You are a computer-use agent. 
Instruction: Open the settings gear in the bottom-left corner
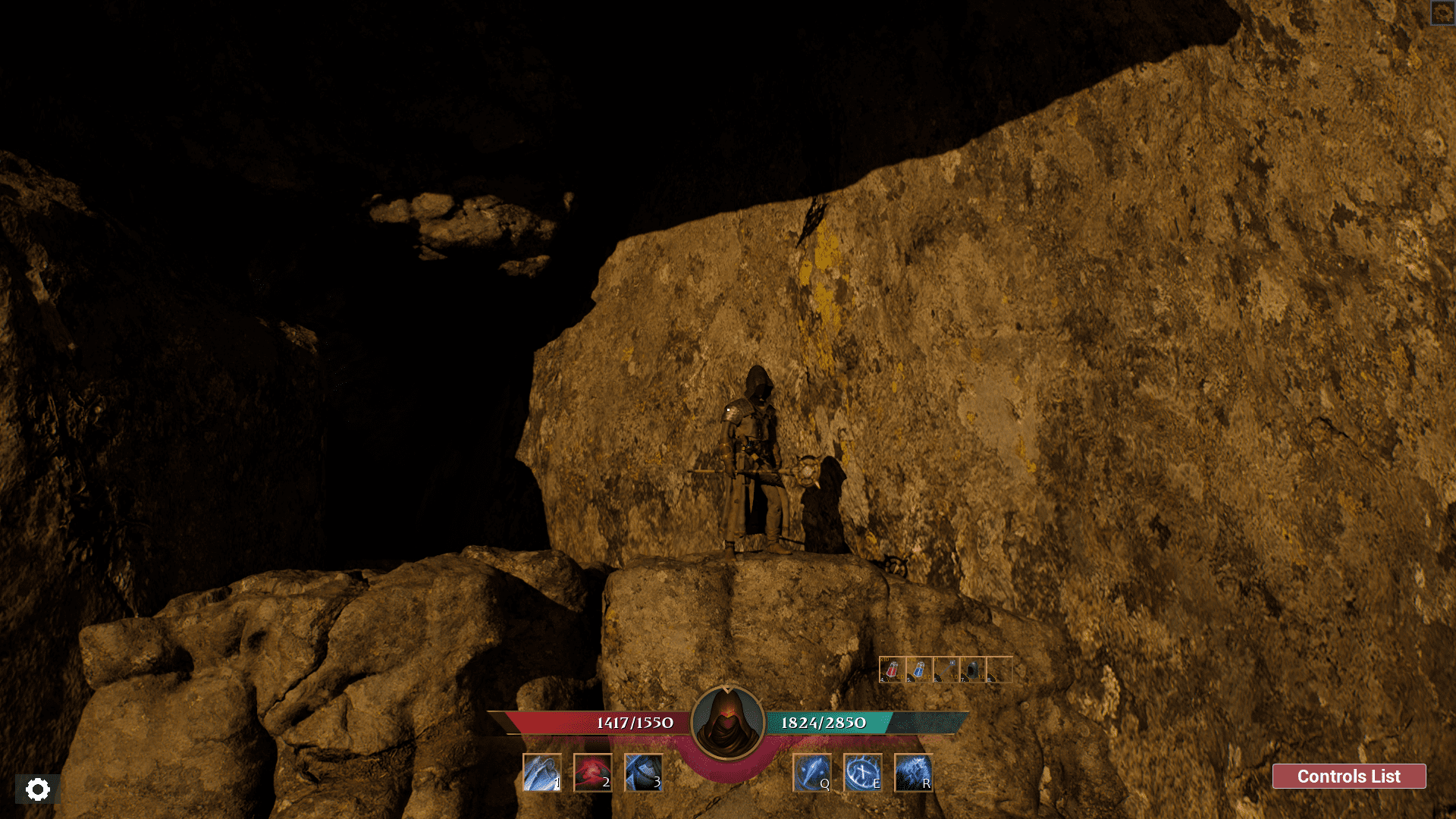(38, 789)
